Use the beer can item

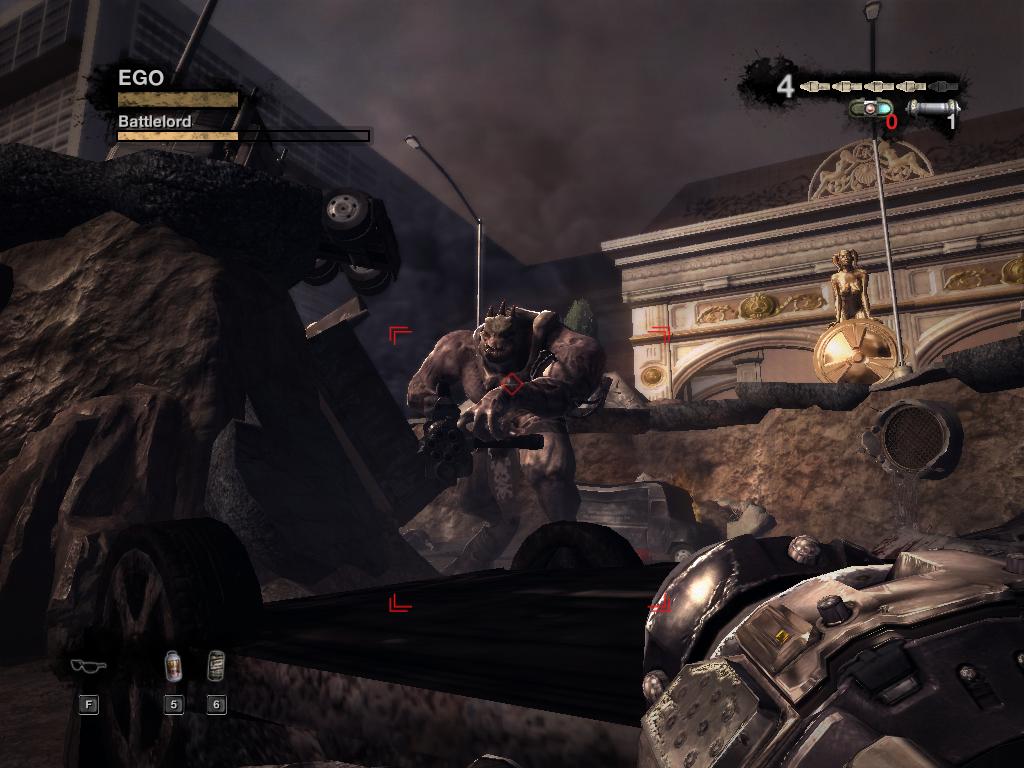pyautogui.click(x=174, y=665)
